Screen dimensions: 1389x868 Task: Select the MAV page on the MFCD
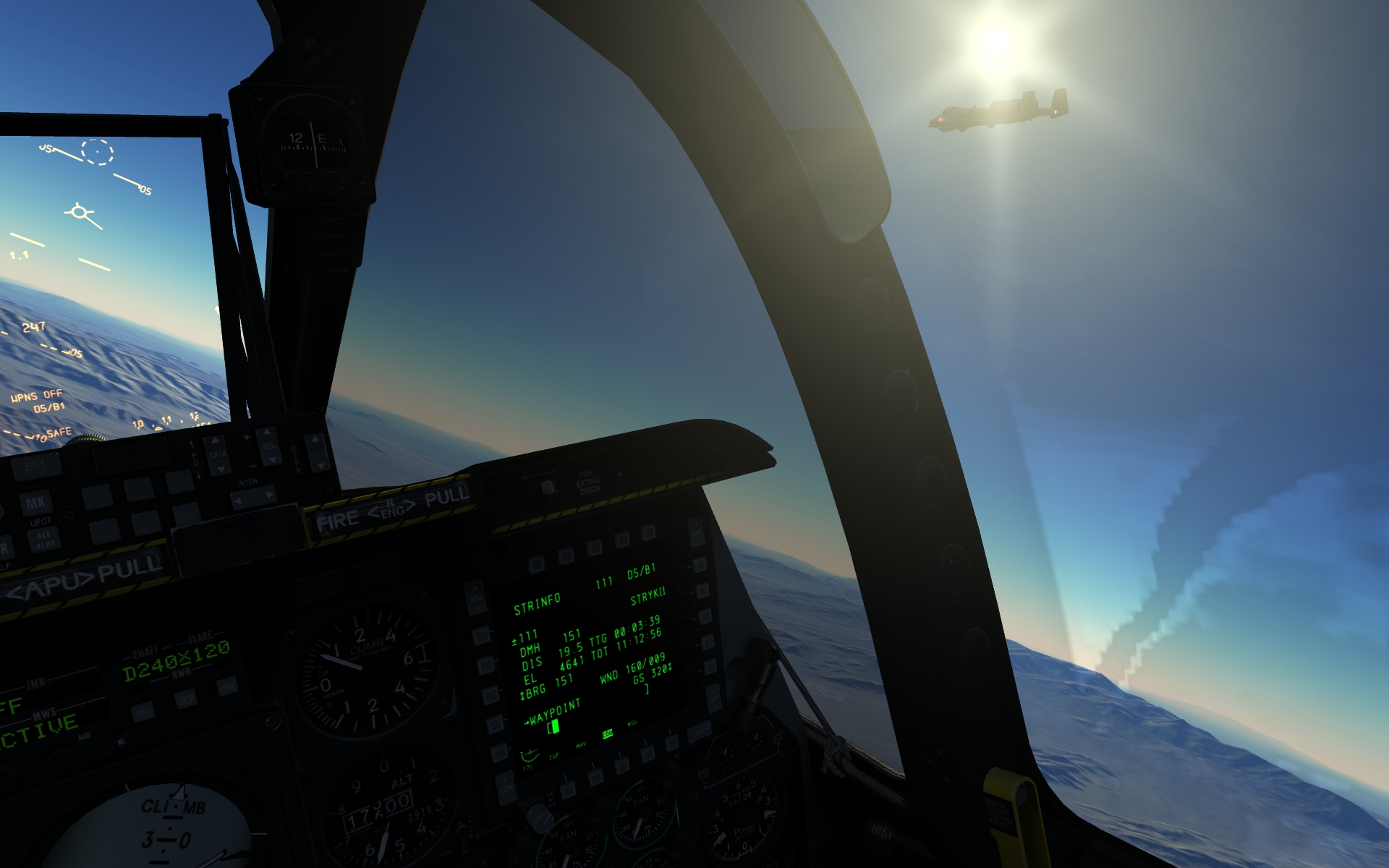tap(595, 777)
